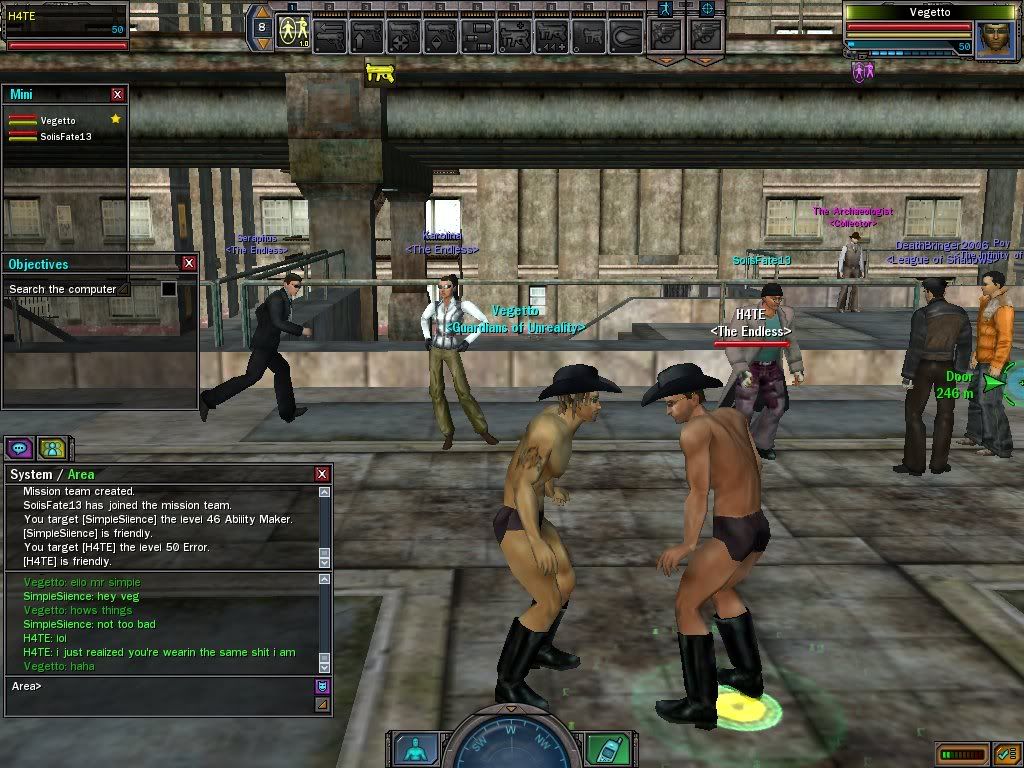Select Vegetto in the team list
Image resolution: width=1024 pixels, height=768 pixels.
[x=58, y=120]
